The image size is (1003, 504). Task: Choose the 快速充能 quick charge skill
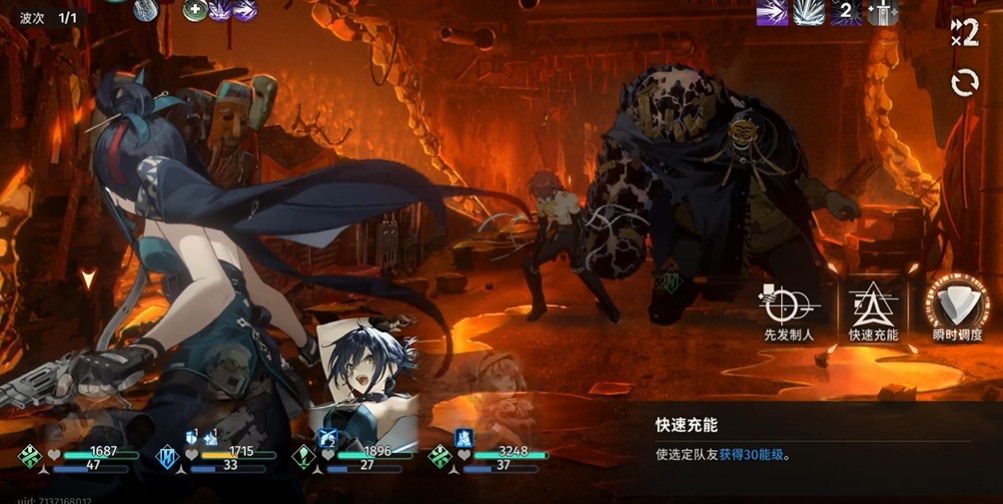873,307
